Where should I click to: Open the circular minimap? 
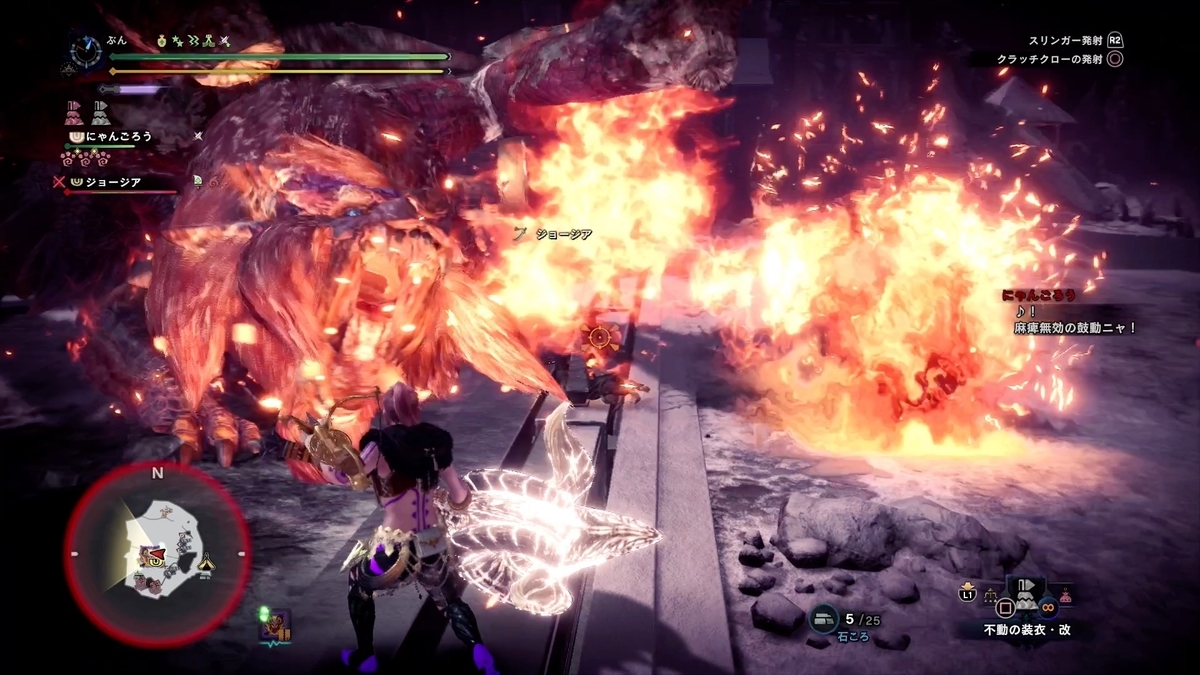click(157, 555)
